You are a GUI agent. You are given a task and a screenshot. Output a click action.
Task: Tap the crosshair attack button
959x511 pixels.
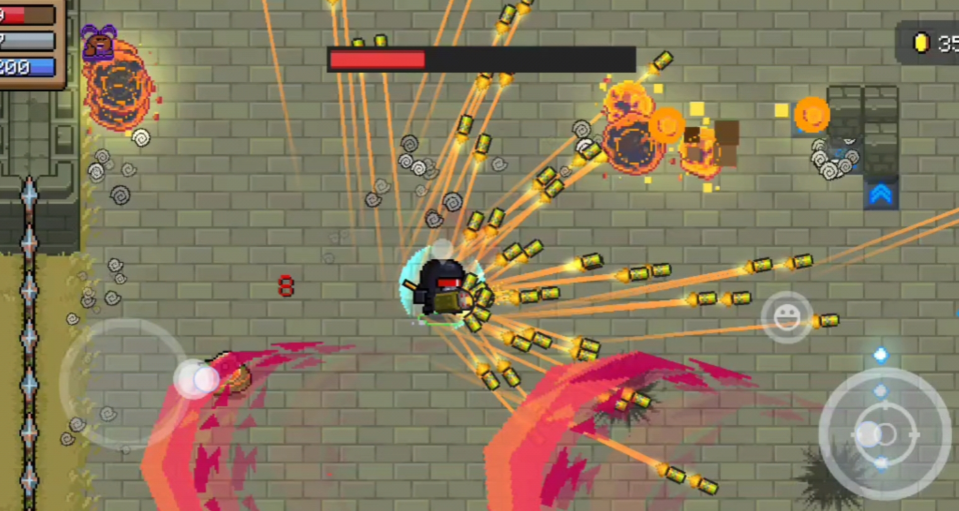click(884, 434)
